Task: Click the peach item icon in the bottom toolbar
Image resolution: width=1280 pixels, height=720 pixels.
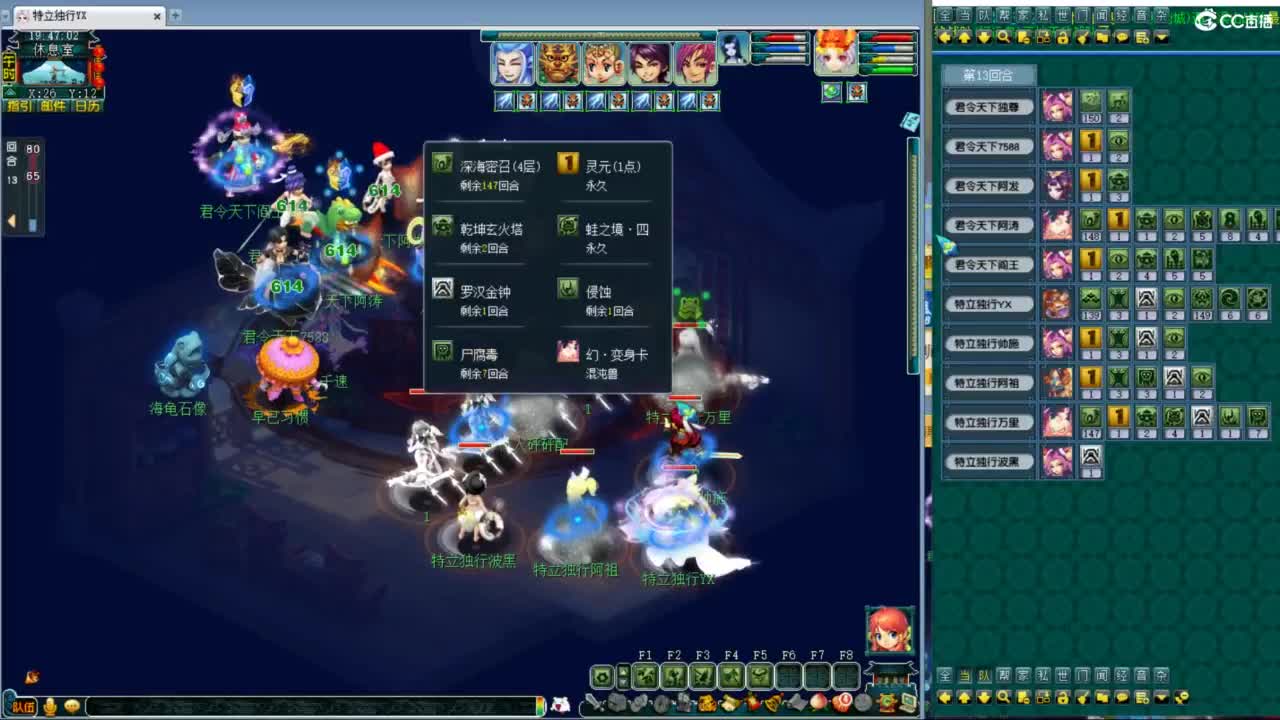Action: [818, 701]
